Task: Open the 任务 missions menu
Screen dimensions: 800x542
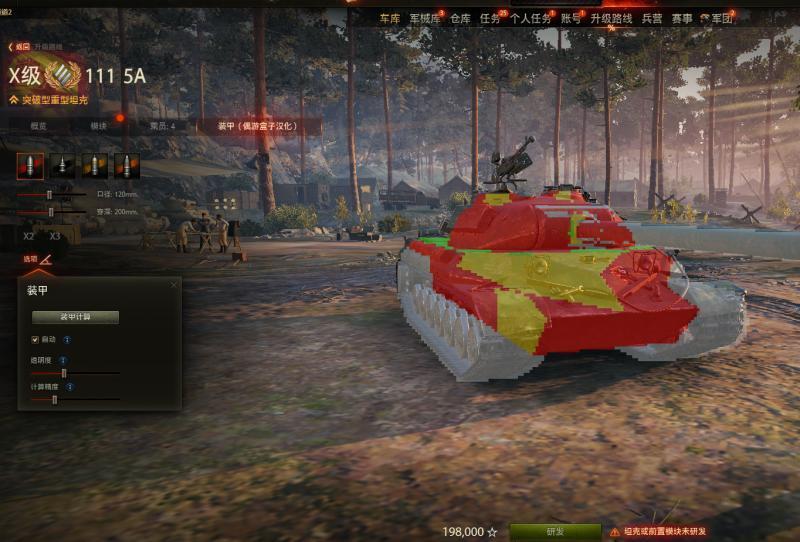Action: click(x=490, y=19)
